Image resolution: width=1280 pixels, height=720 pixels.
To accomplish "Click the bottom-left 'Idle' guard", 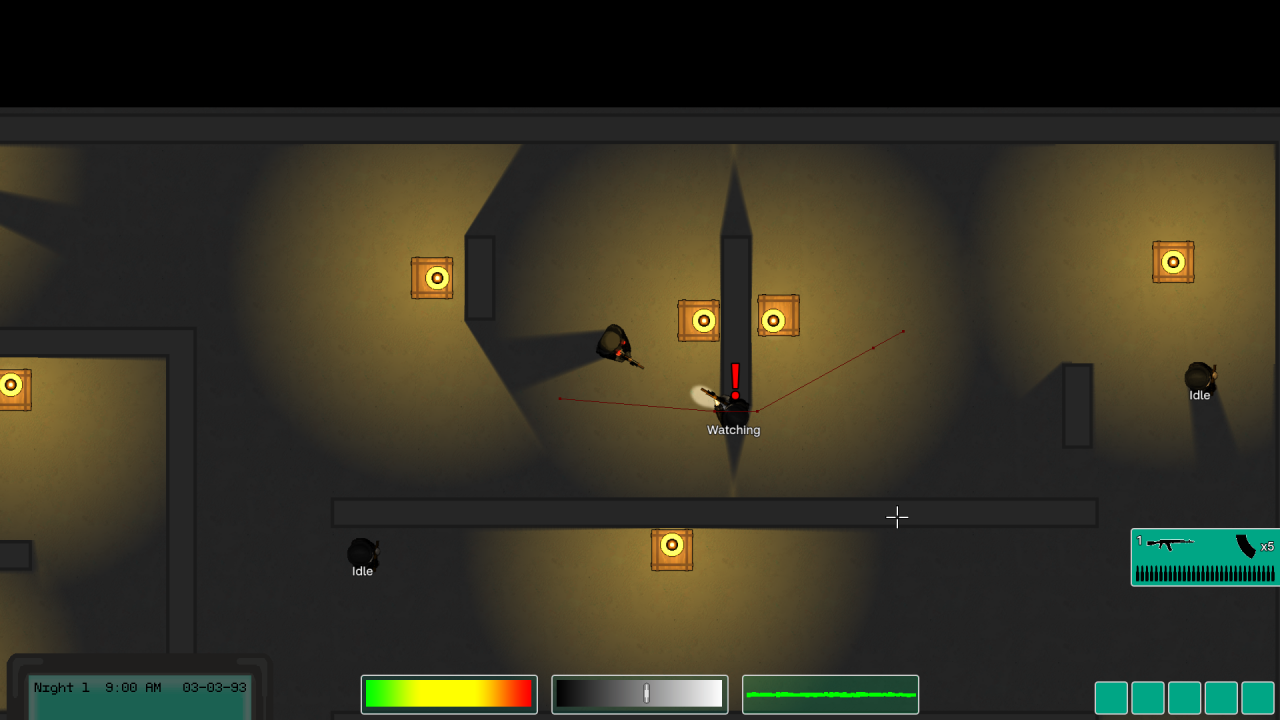I will click(361, 553).
